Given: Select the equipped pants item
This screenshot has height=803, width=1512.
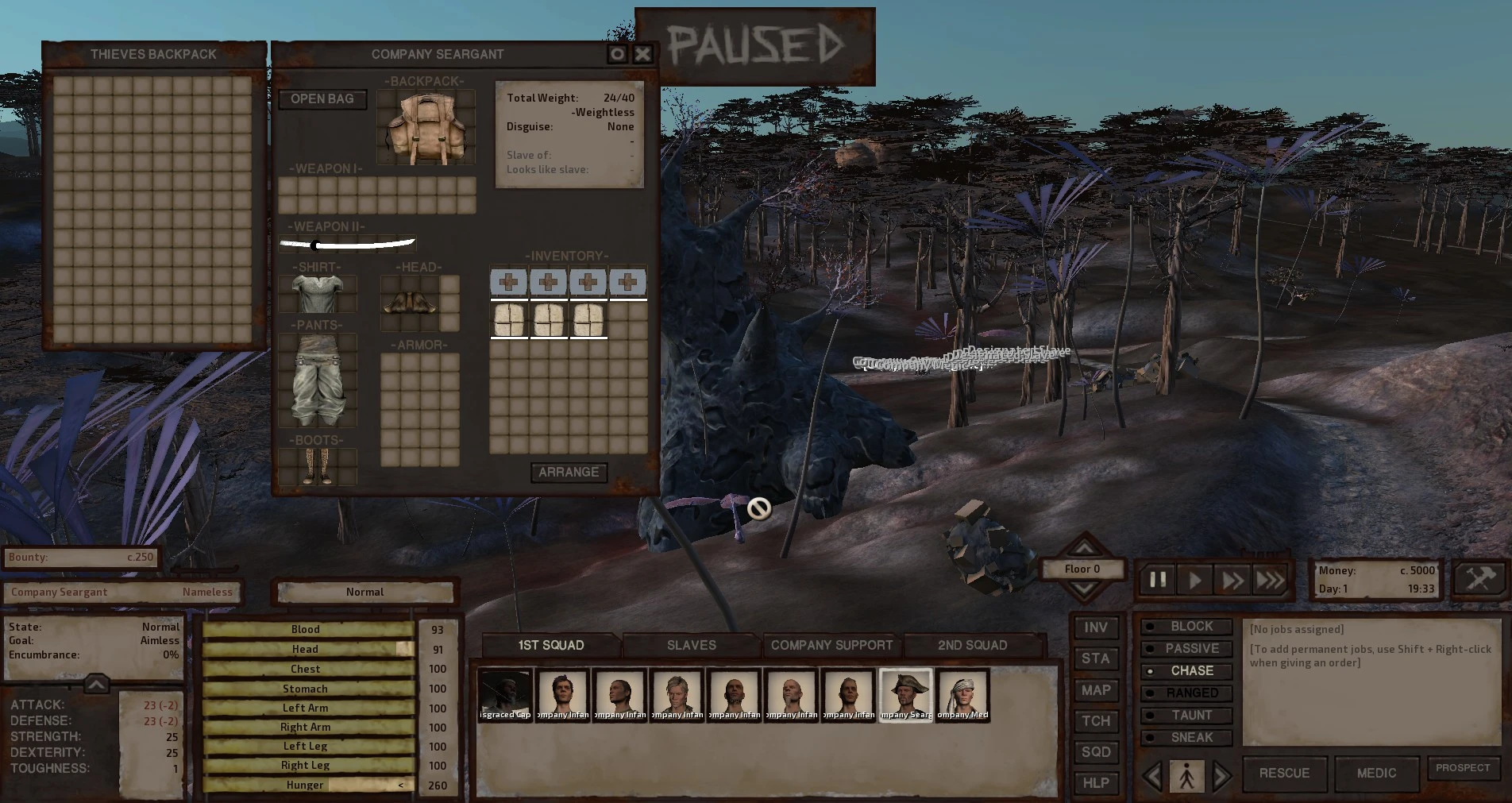Looking at the screenshot, I should pos(317,380).
